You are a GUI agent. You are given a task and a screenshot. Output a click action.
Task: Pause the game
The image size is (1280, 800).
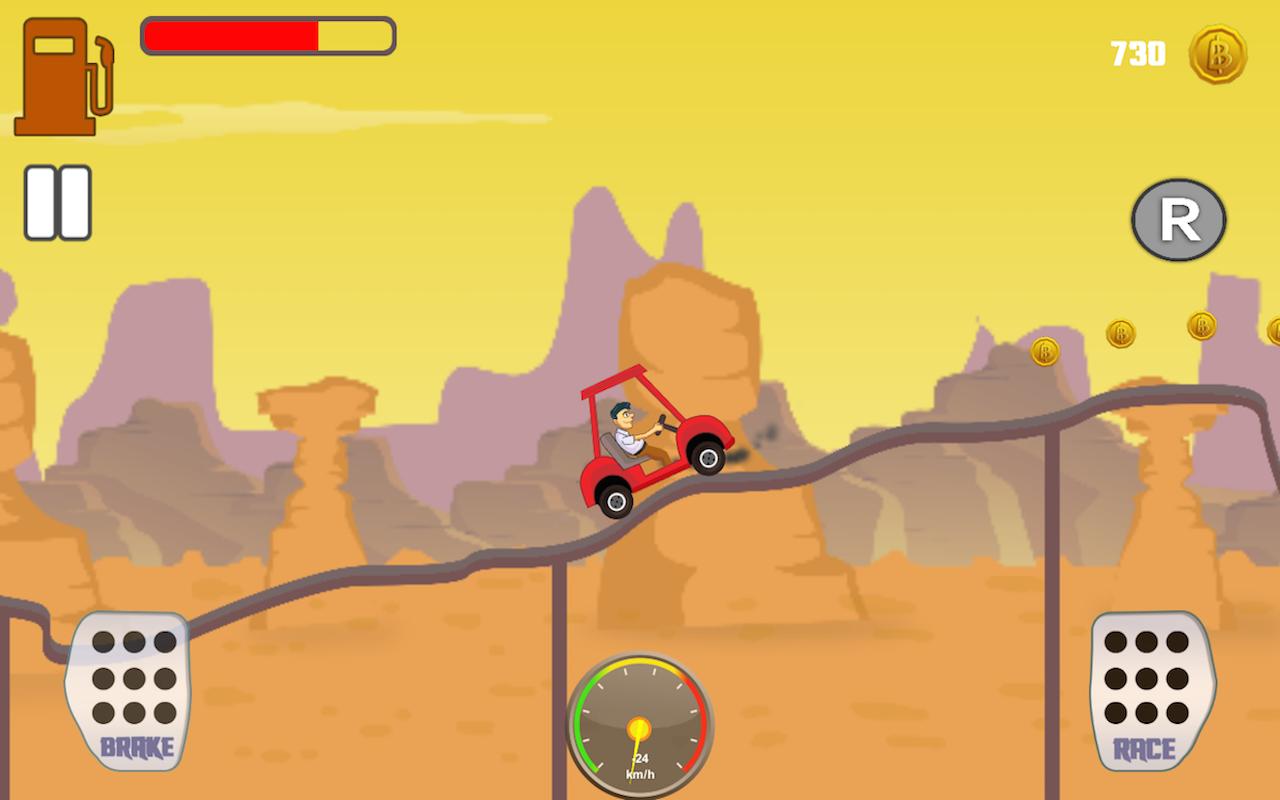tap(57, 200)
